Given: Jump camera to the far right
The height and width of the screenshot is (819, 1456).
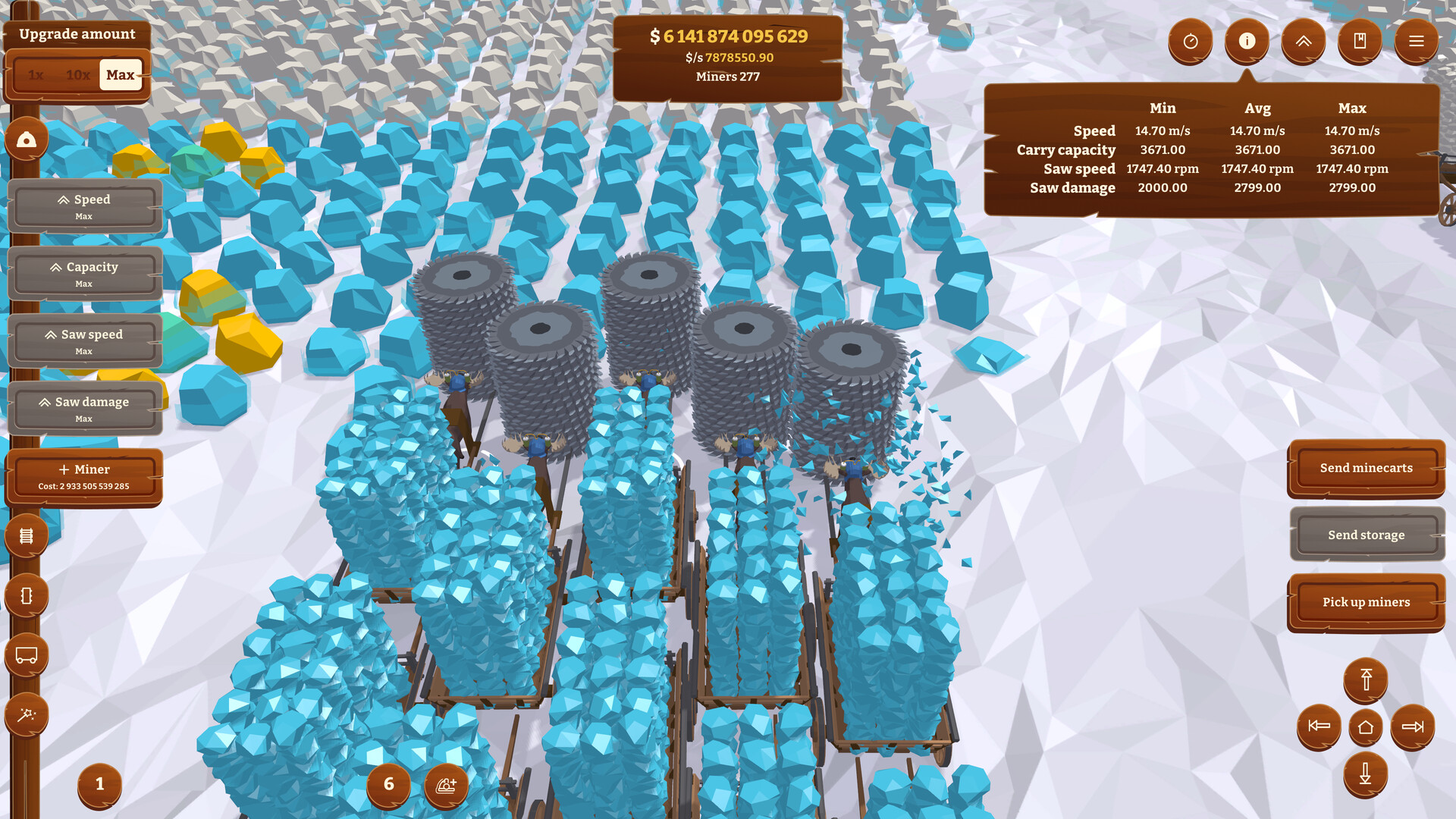Looking at the screenshot, I should pyautogui.click(x=1412, y=726).
